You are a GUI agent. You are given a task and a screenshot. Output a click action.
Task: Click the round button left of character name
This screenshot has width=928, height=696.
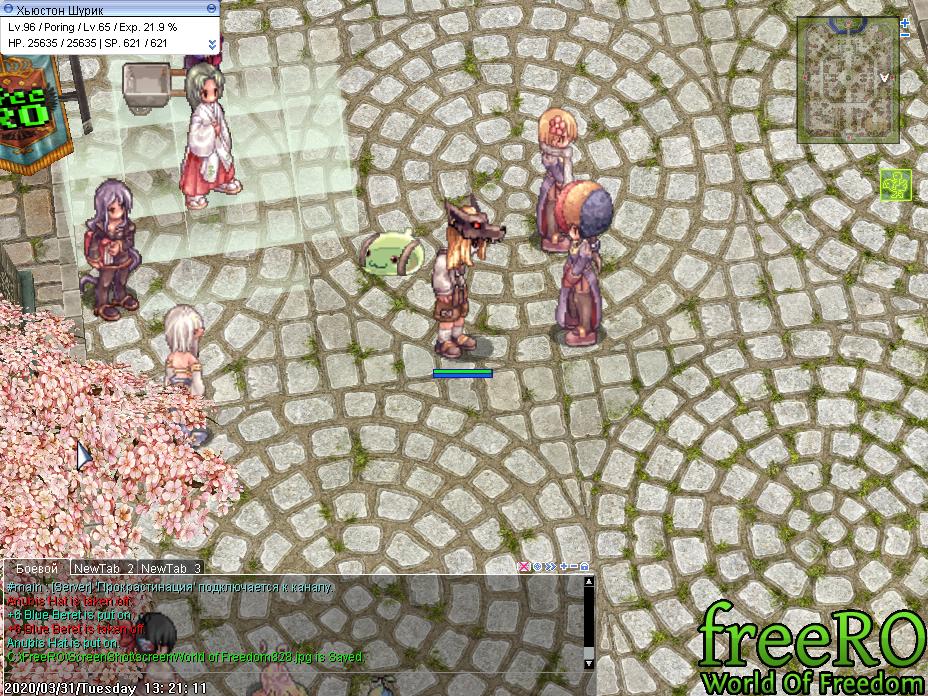(x=9, y=8)
